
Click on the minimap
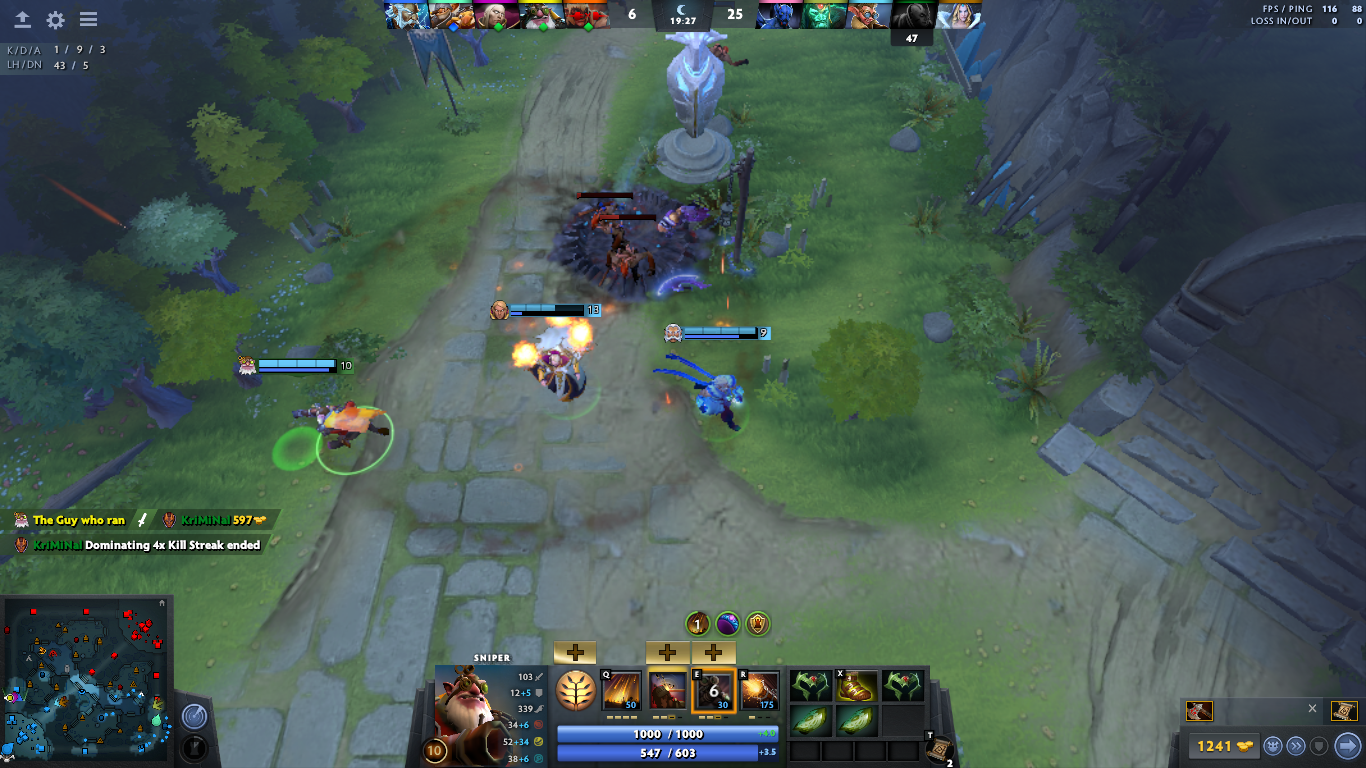pos(85,680)
